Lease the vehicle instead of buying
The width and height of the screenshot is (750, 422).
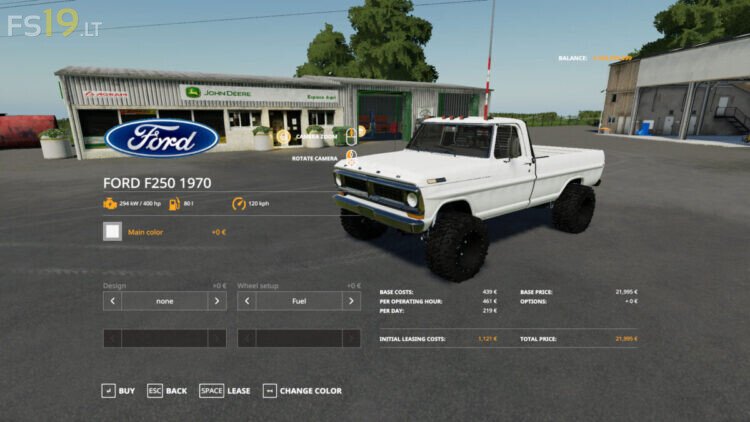225,391
